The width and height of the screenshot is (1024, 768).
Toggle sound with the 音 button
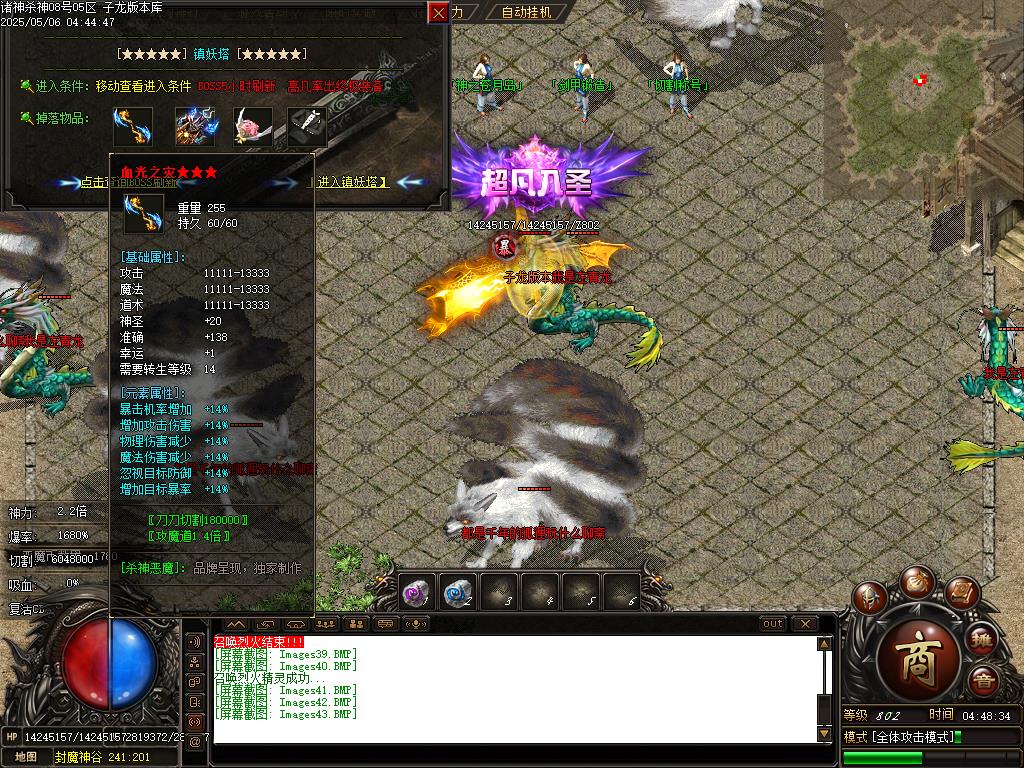(x=983, y=681)
